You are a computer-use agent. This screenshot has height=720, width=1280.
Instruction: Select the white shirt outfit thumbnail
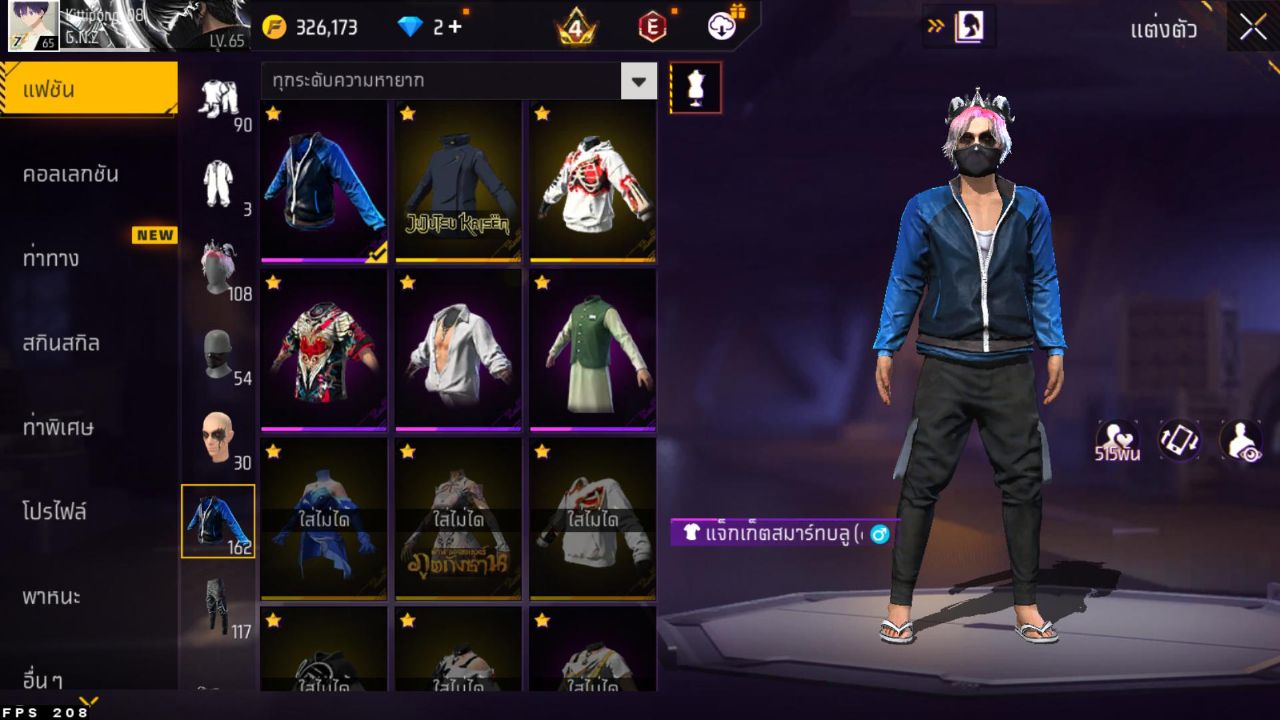click(x=457, y=352)
